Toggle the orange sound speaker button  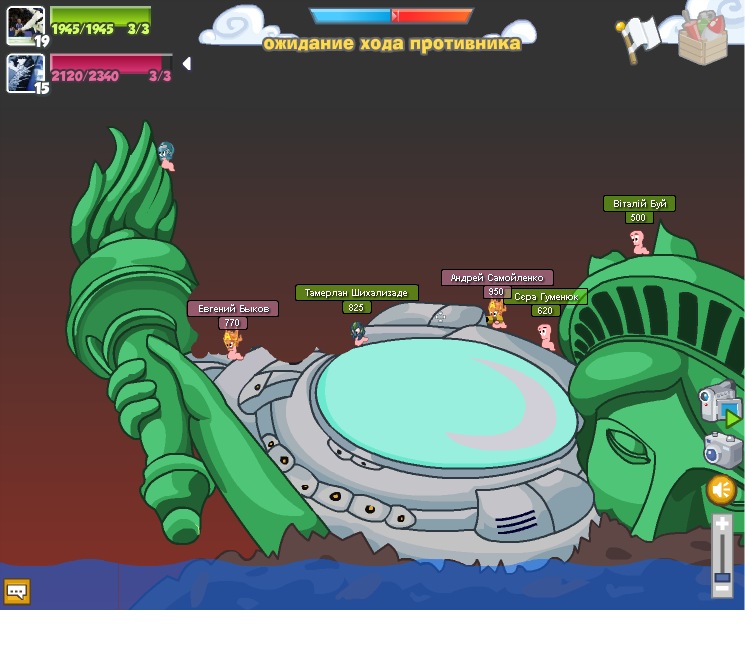coord(721,490)
